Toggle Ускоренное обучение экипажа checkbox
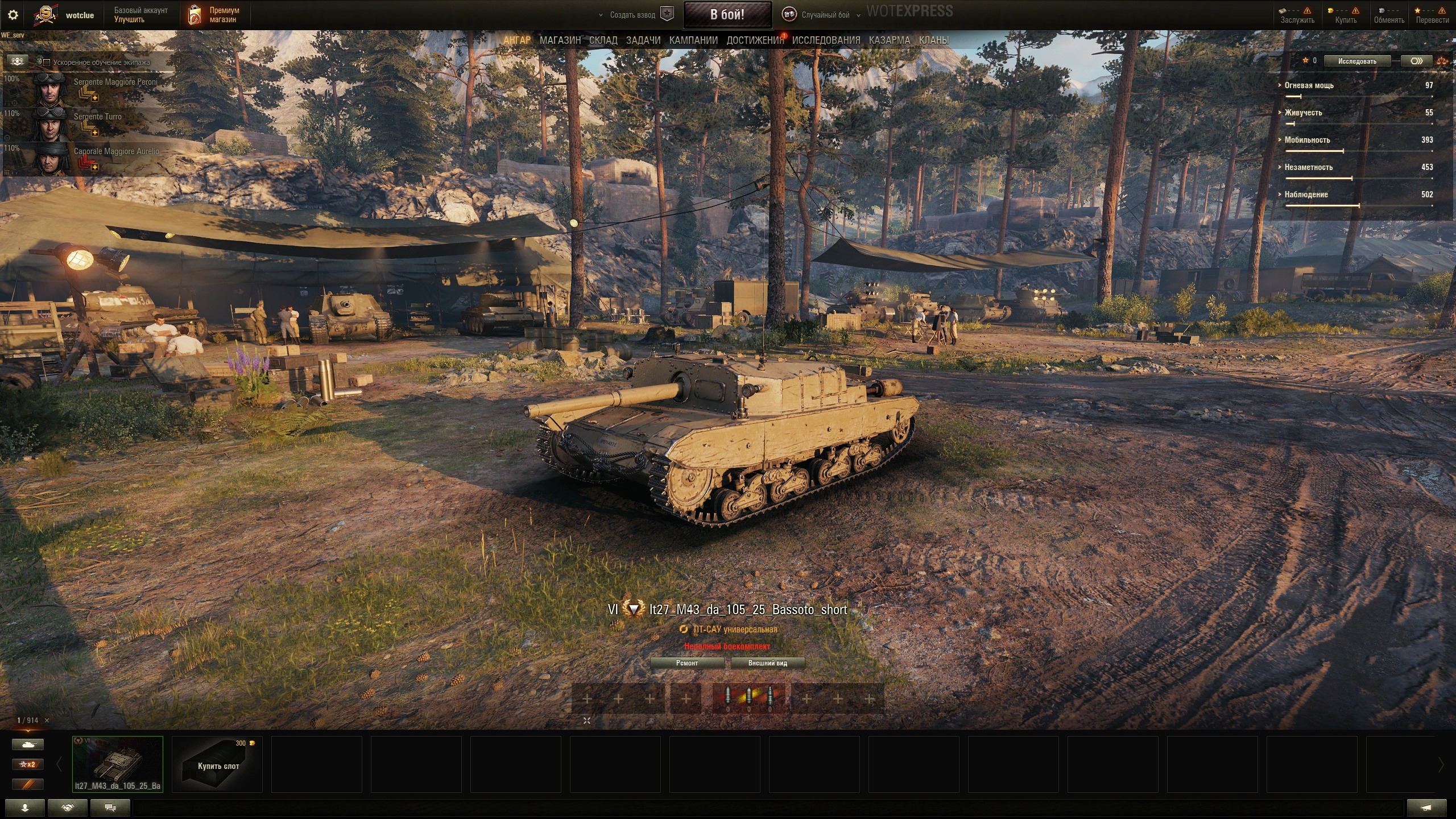This screenshot has height=819, width=1456. (47, 63)
